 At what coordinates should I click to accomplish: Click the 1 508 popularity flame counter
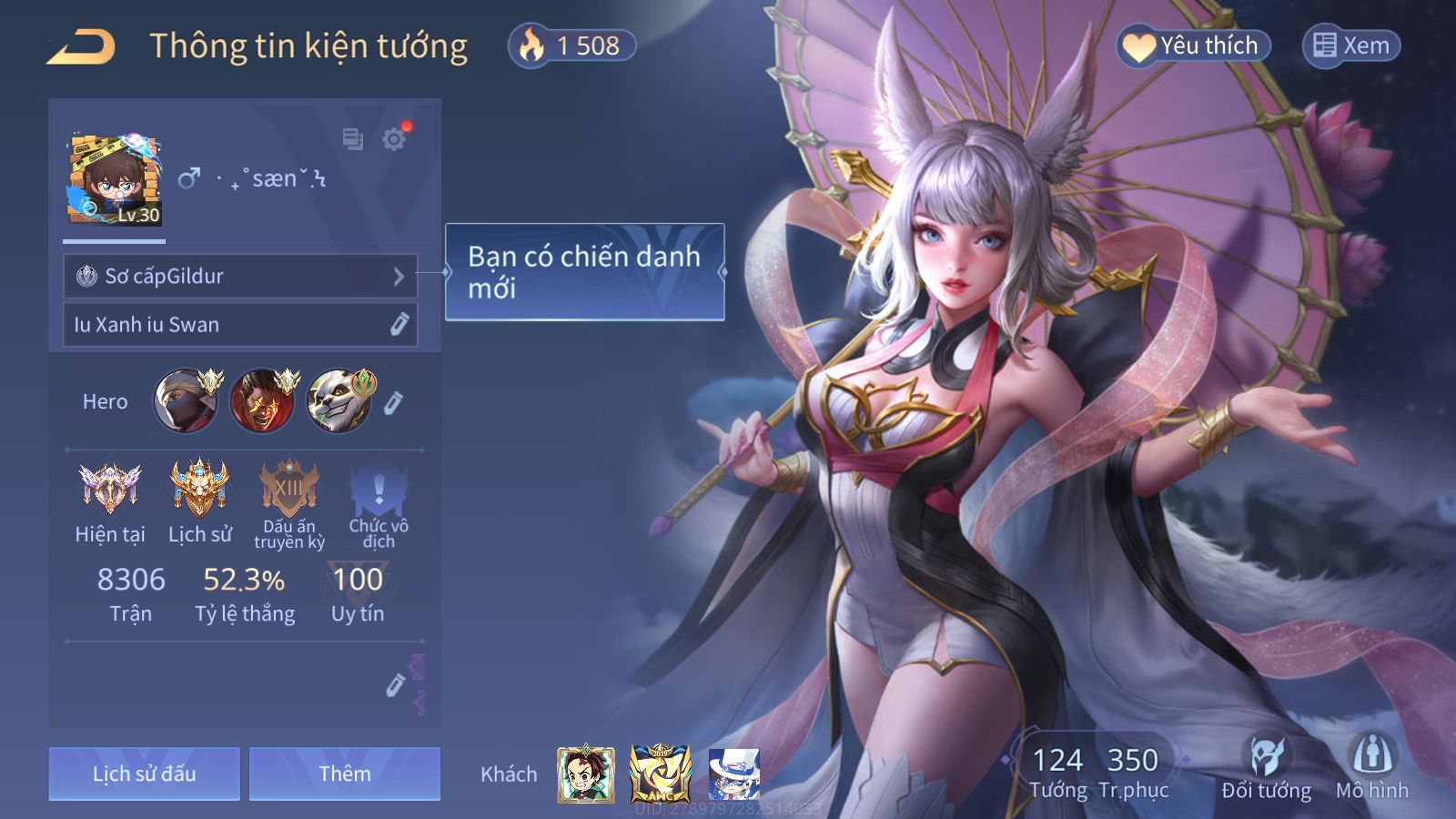click(x=571, y=45)
